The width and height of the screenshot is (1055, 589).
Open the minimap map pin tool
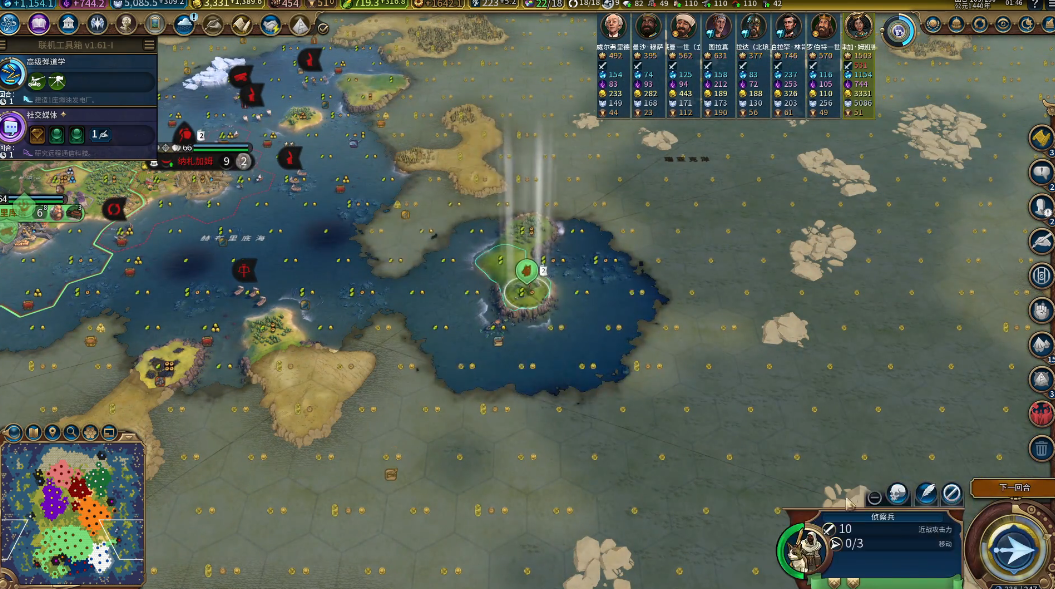point(52,433)
